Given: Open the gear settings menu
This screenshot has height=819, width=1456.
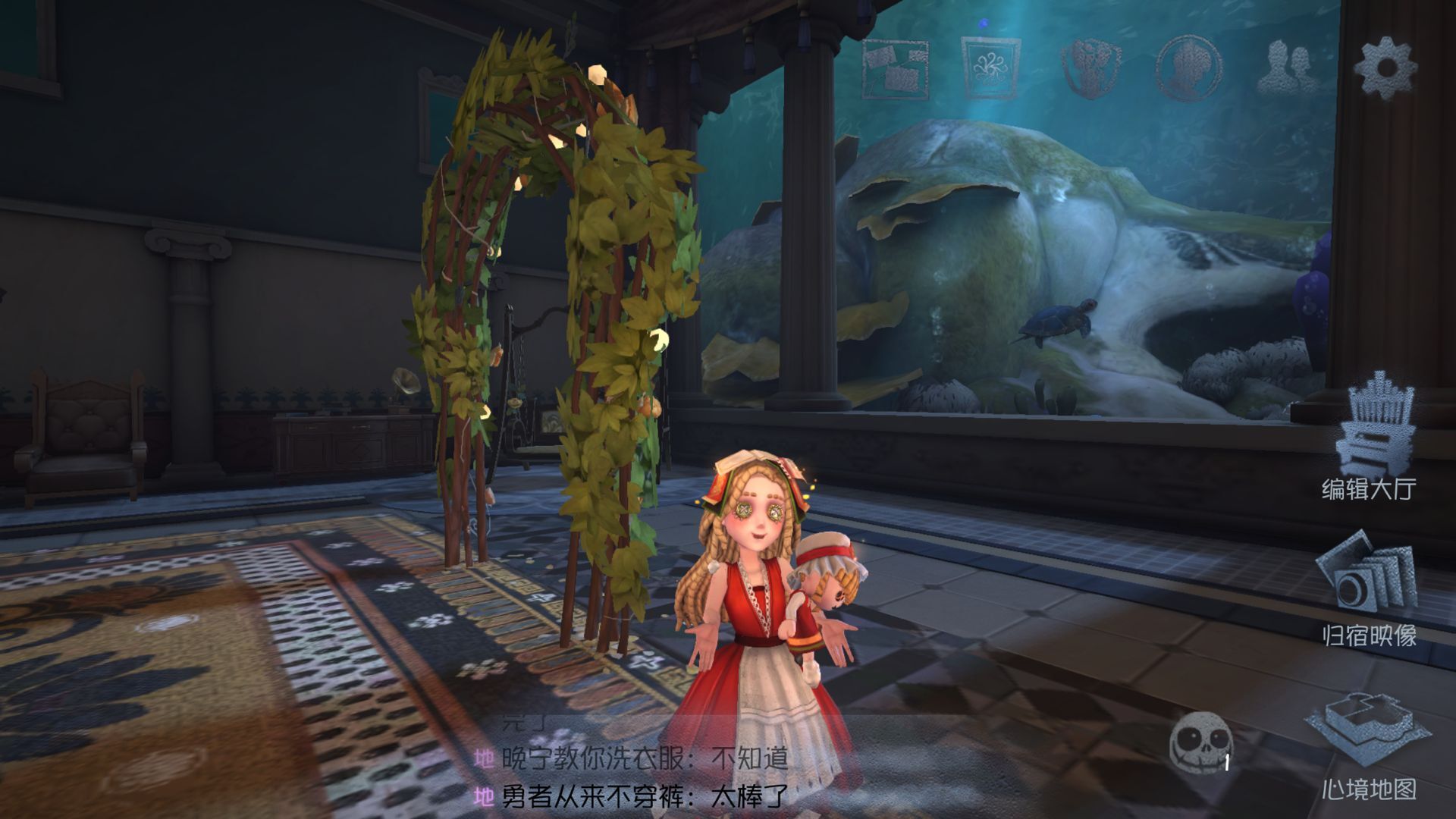Looking at the screenshot, I should tap(1385, 67).
